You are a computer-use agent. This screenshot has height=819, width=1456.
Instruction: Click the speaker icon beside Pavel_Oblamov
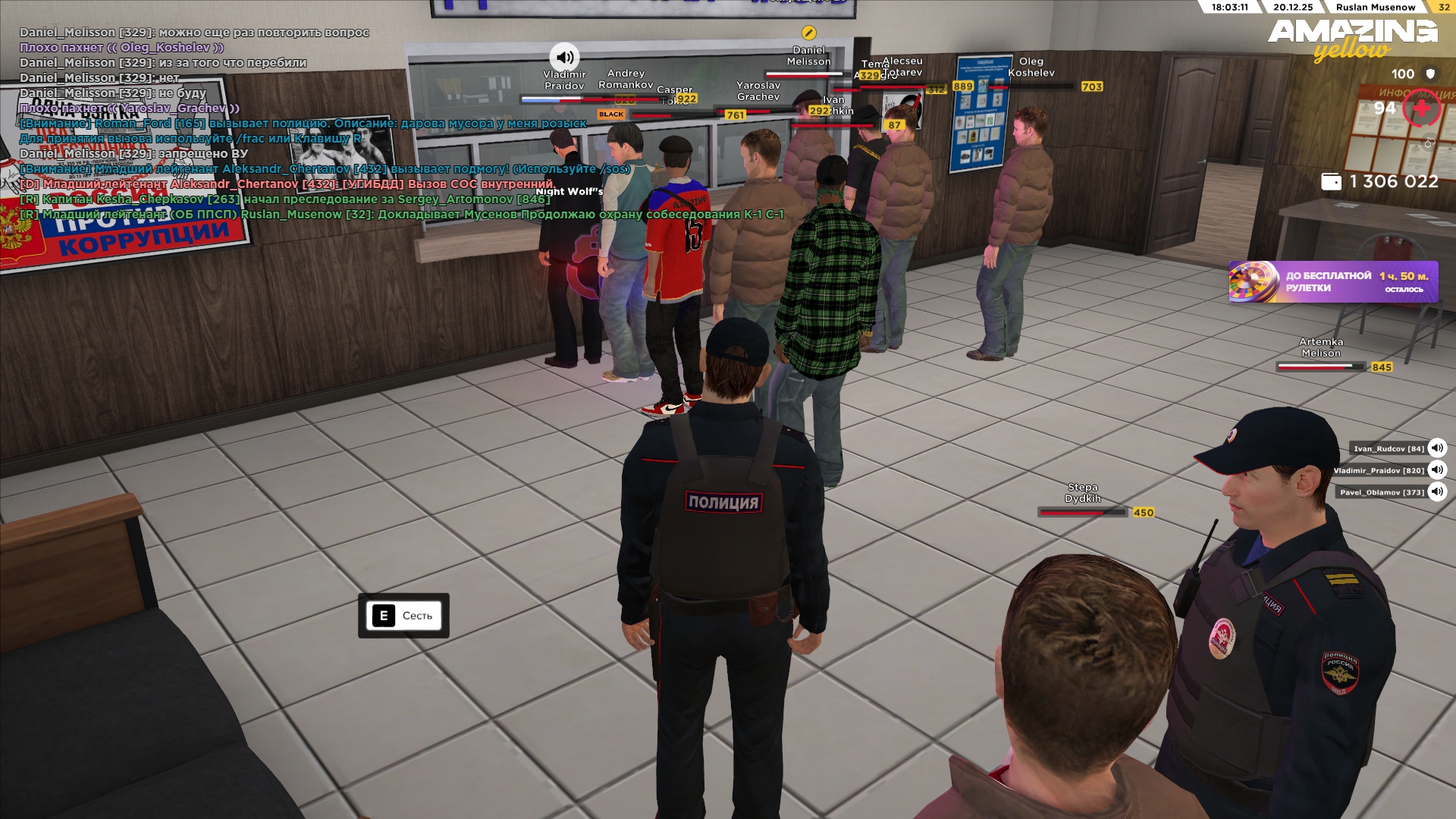[1437, 492]
